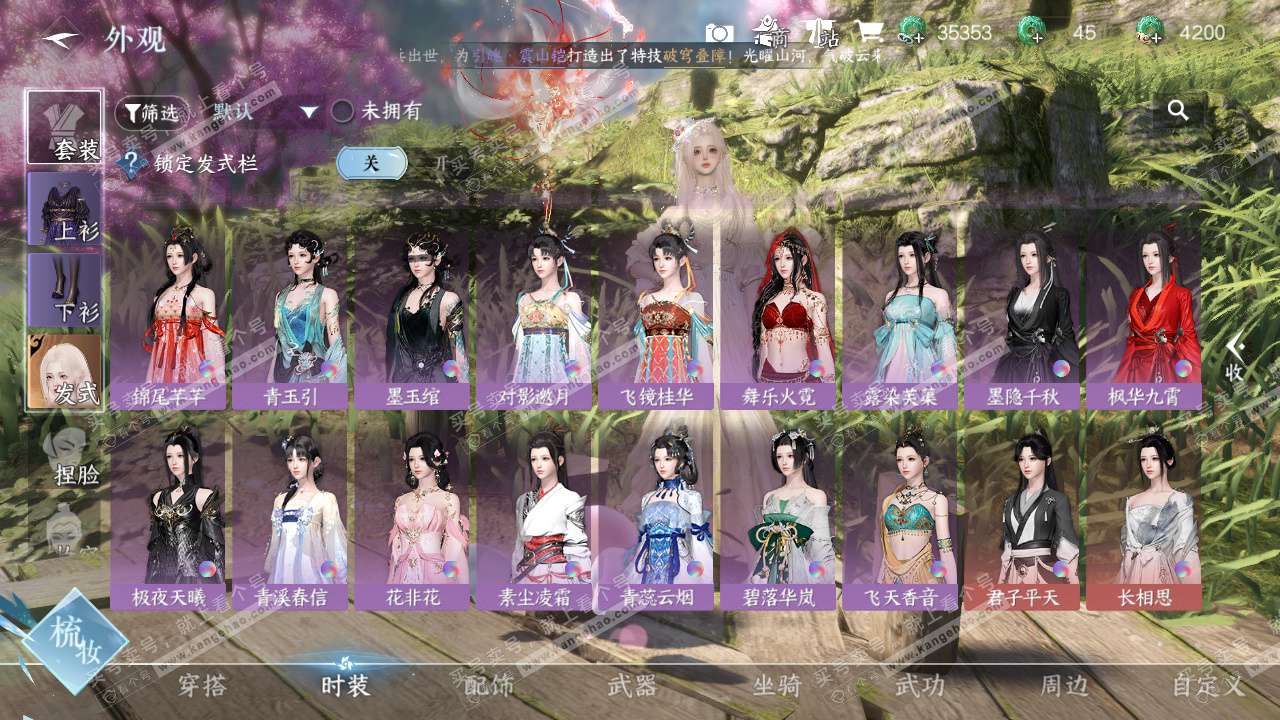Open the search magnifier icon
This screenshot has width=1280, height=720.
1178,111
